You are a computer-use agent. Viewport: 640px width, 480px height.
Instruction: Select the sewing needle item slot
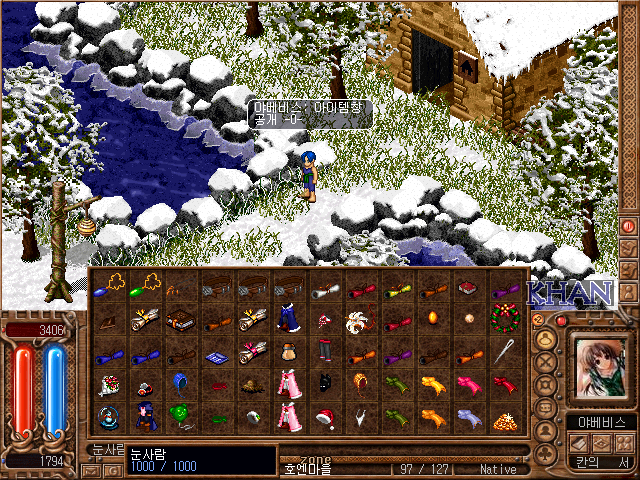(506, 353)
